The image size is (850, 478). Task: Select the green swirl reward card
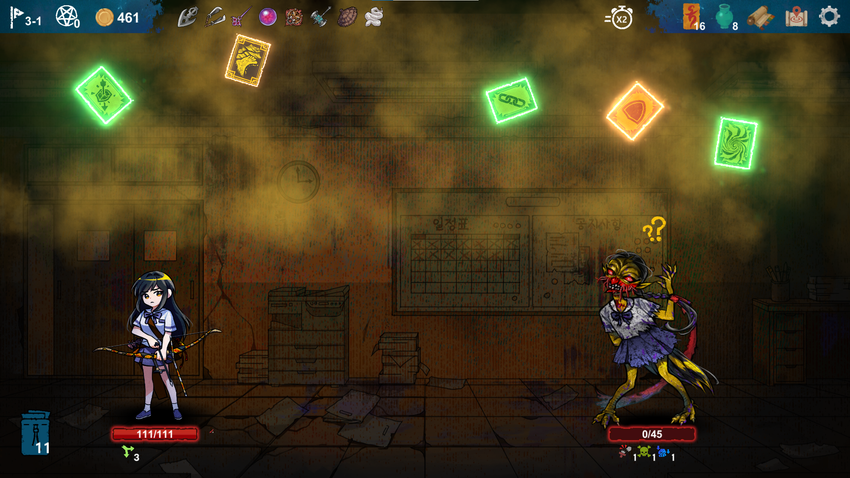(736, 142)
